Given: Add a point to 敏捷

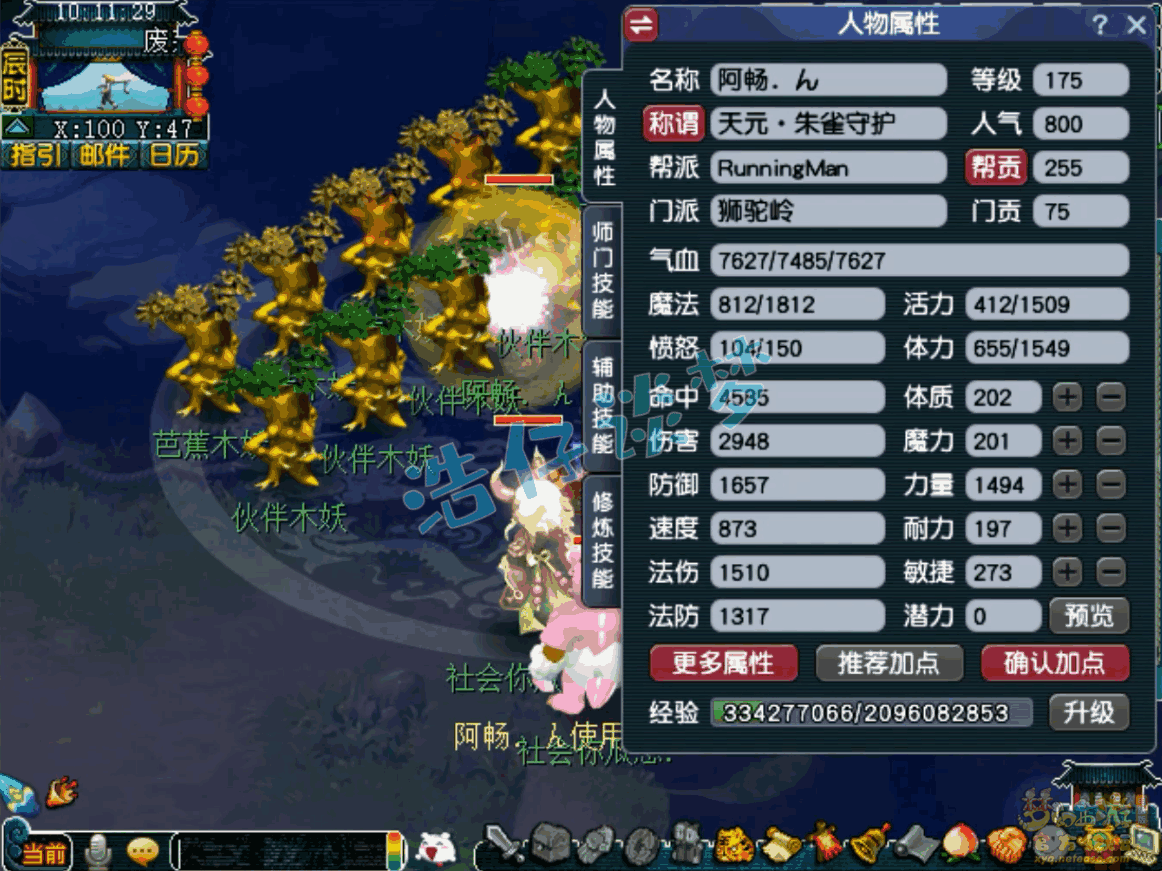Looking at the screenshot, I should point(1068,572).
